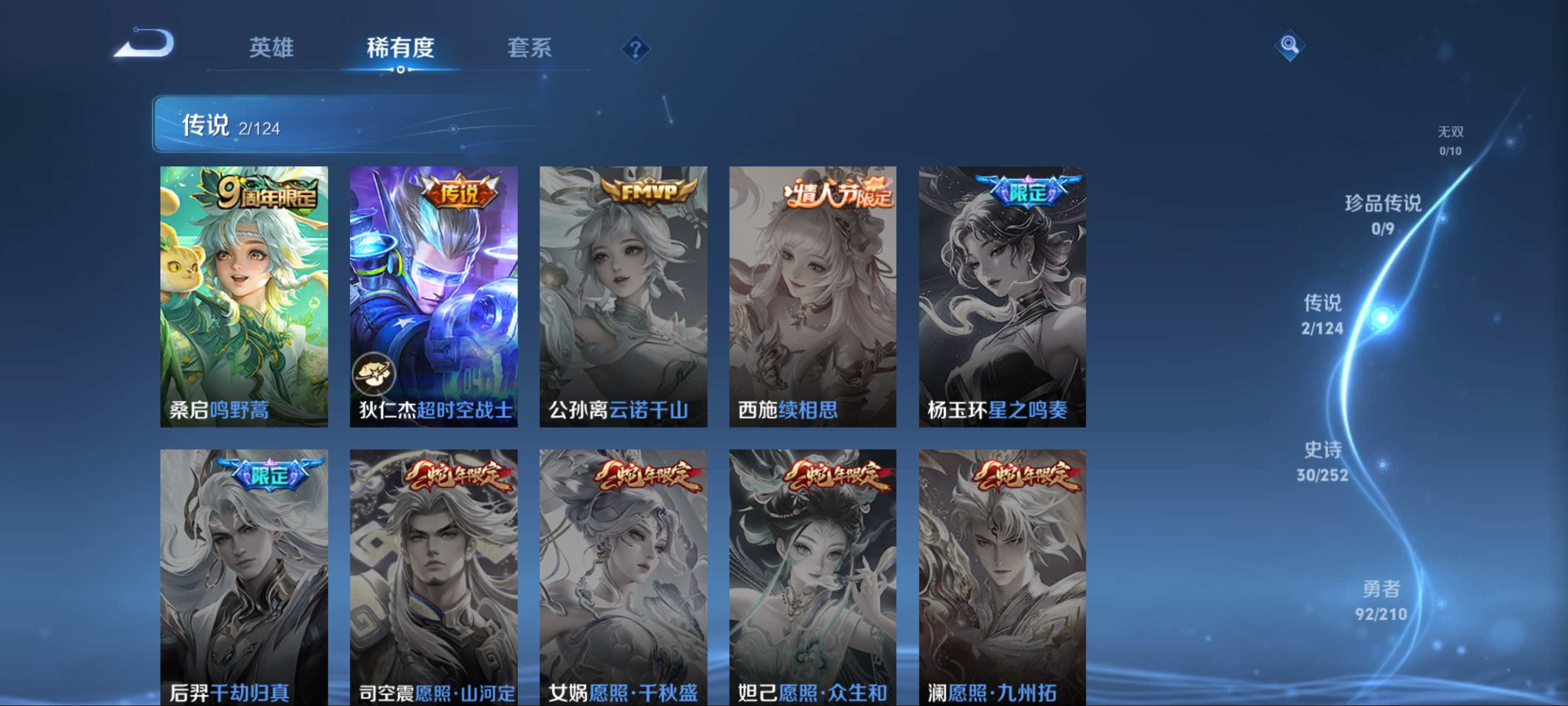This screenshot has height=706, width=1568.
Task: Go back with the return arrow
Action: tap(145, 44)
